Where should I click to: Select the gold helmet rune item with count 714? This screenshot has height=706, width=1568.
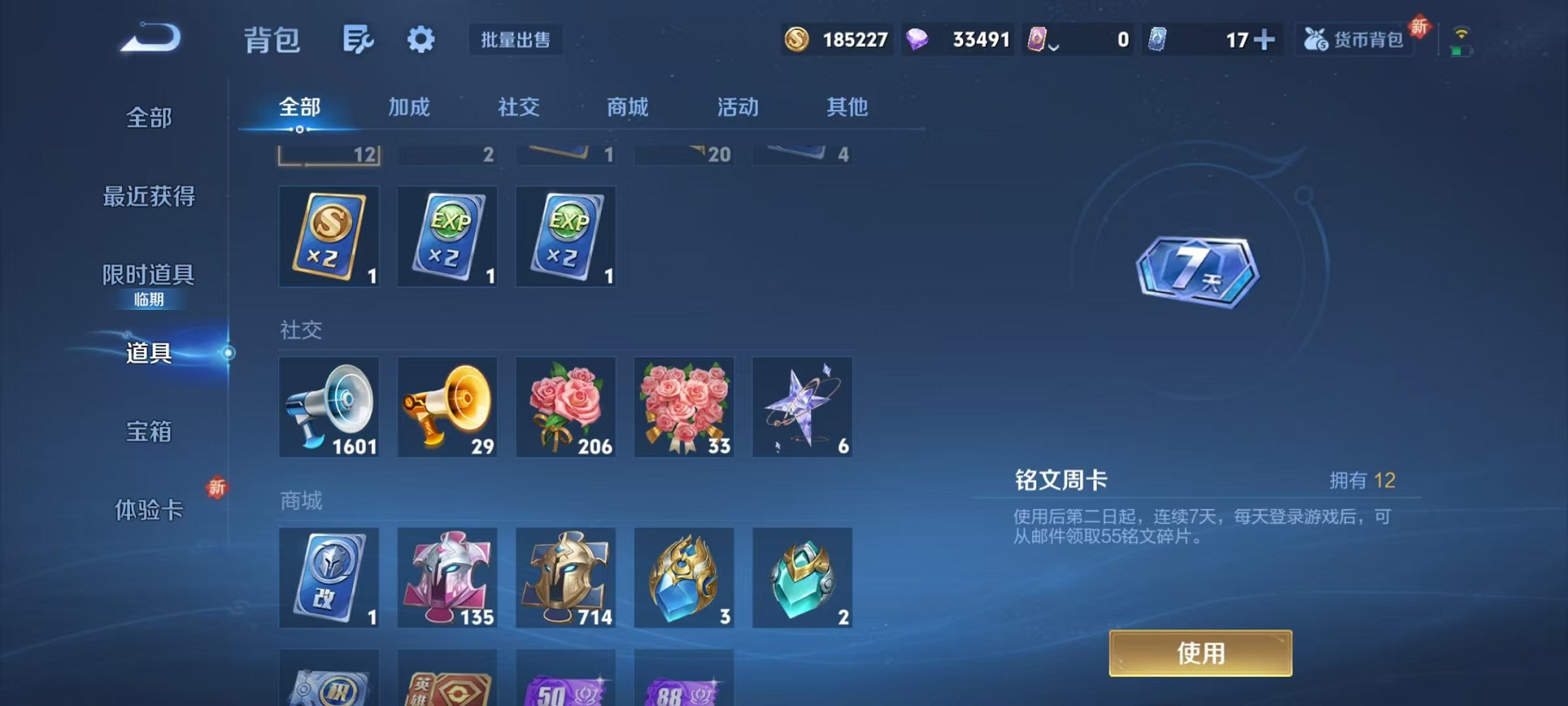point(566,578)
